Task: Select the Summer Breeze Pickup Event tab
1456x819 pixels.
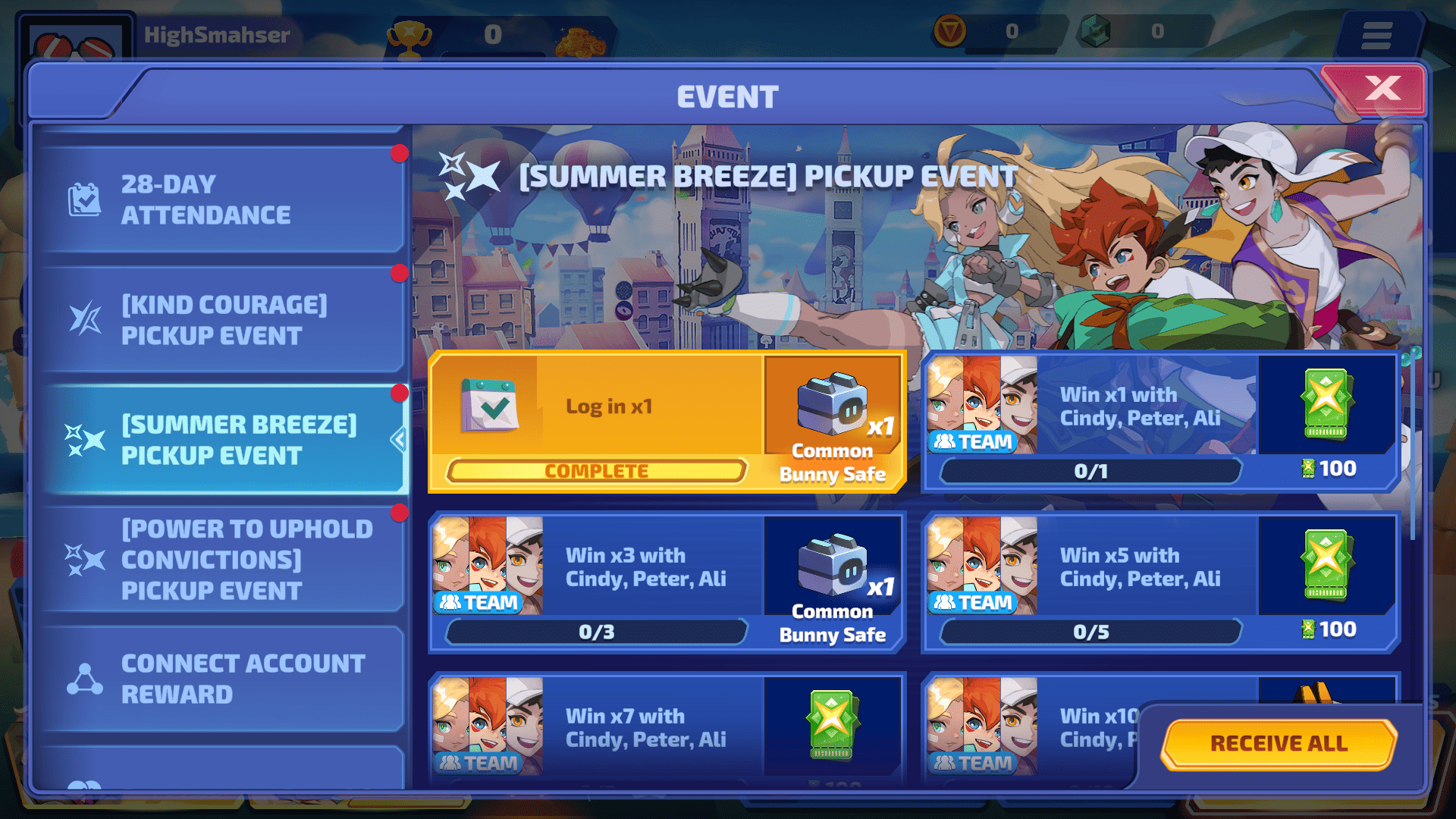Action: point(220,440)
